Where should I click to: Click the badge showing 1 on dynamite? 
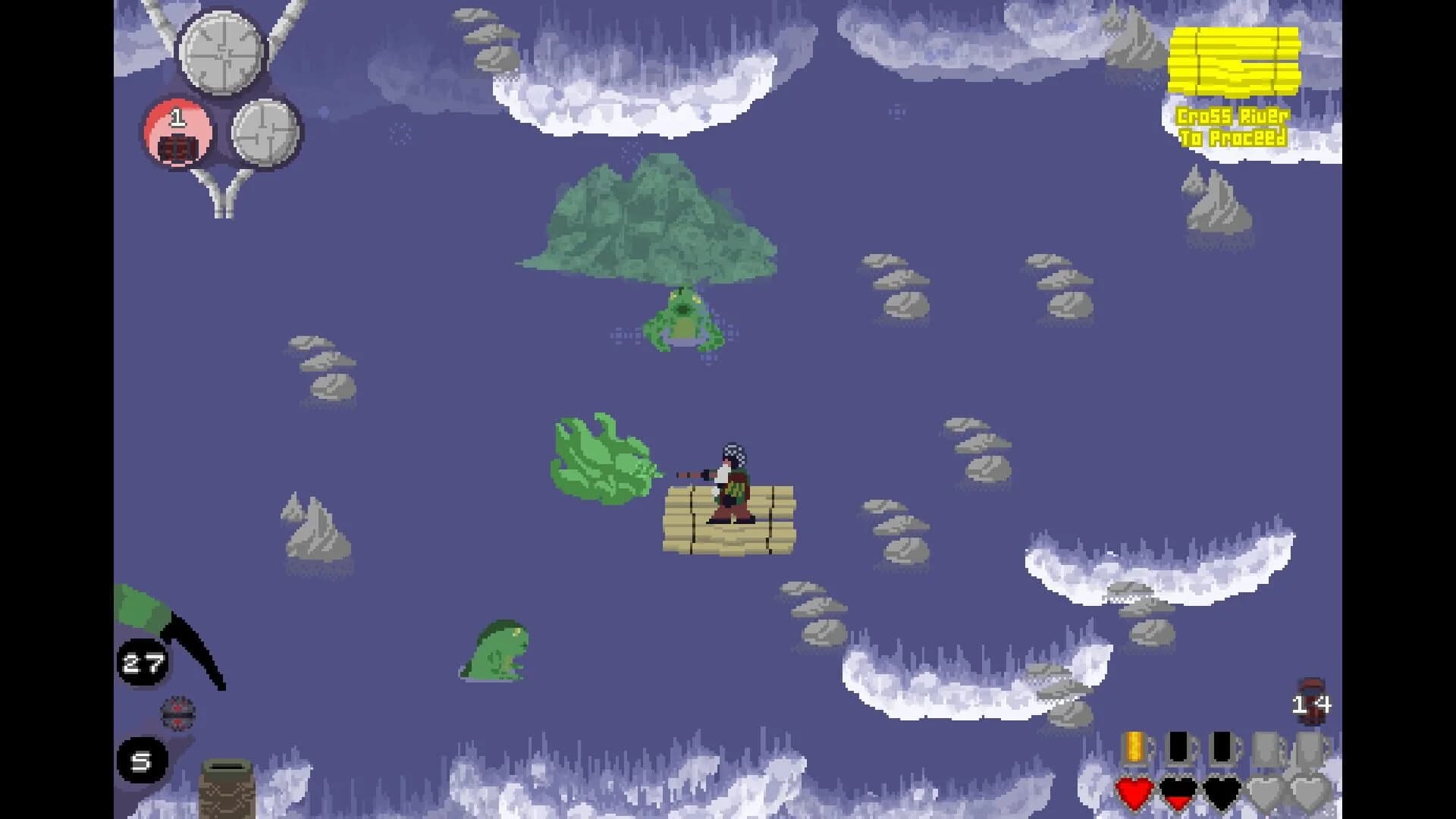(x=177, y=115)
